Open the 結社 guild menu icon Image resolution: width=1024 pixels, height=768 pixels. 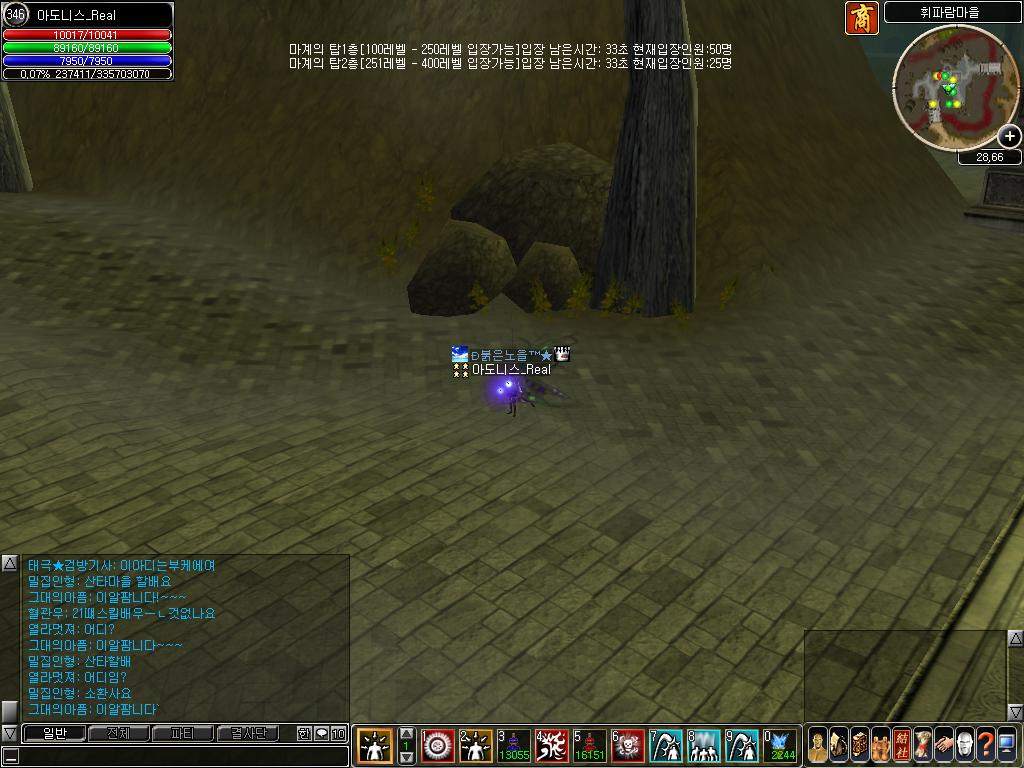(901, 745)
